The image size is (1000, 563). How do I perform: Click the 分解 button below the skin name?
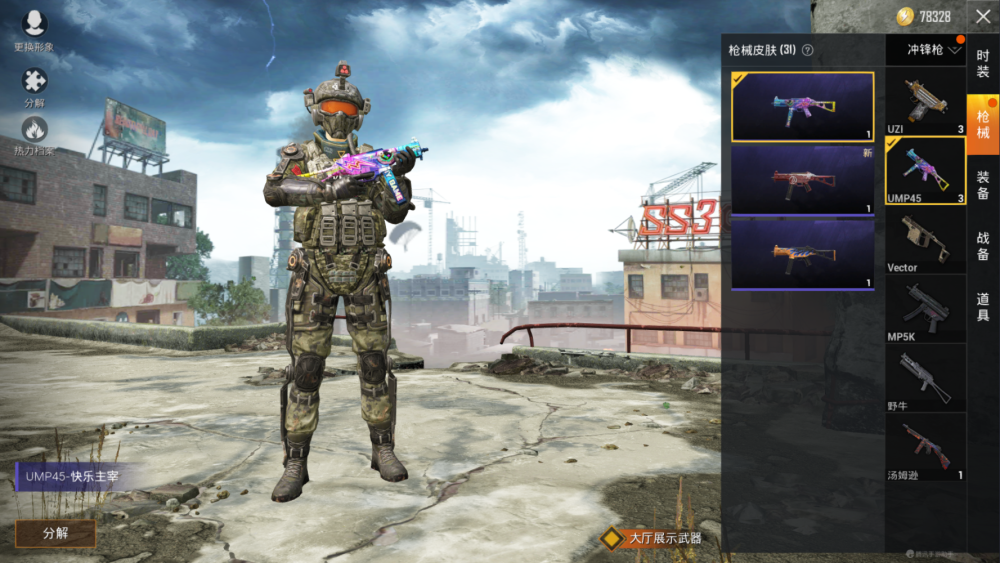[x=55, y=533]
